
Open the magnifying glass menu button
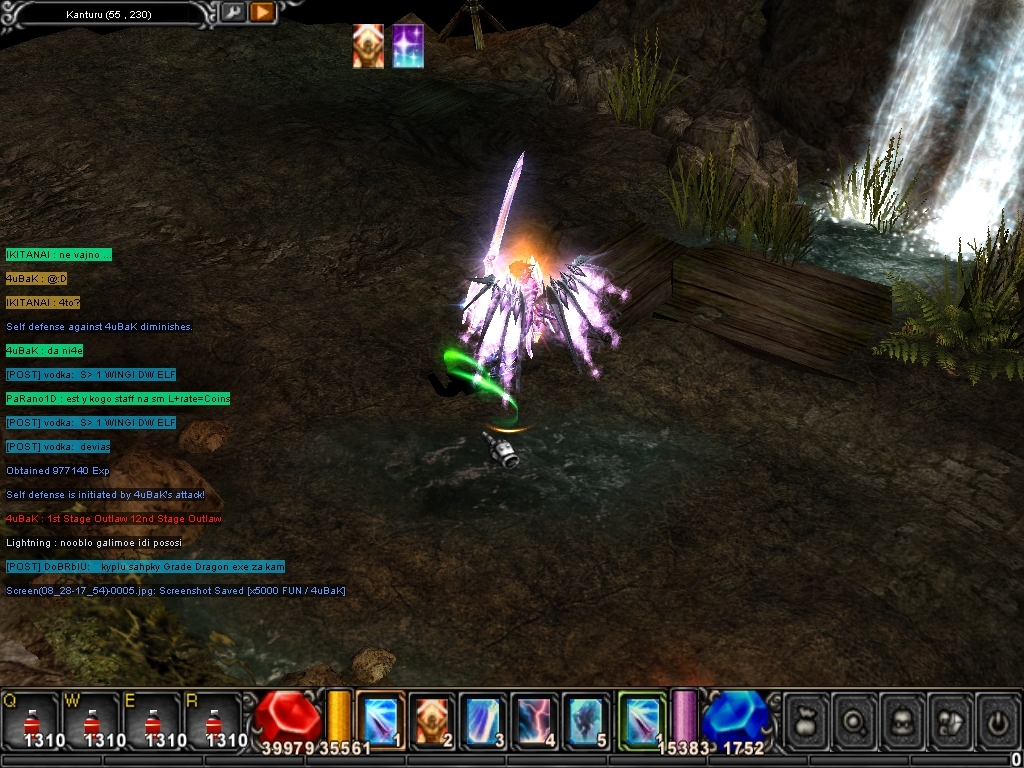tap(854, 718)
